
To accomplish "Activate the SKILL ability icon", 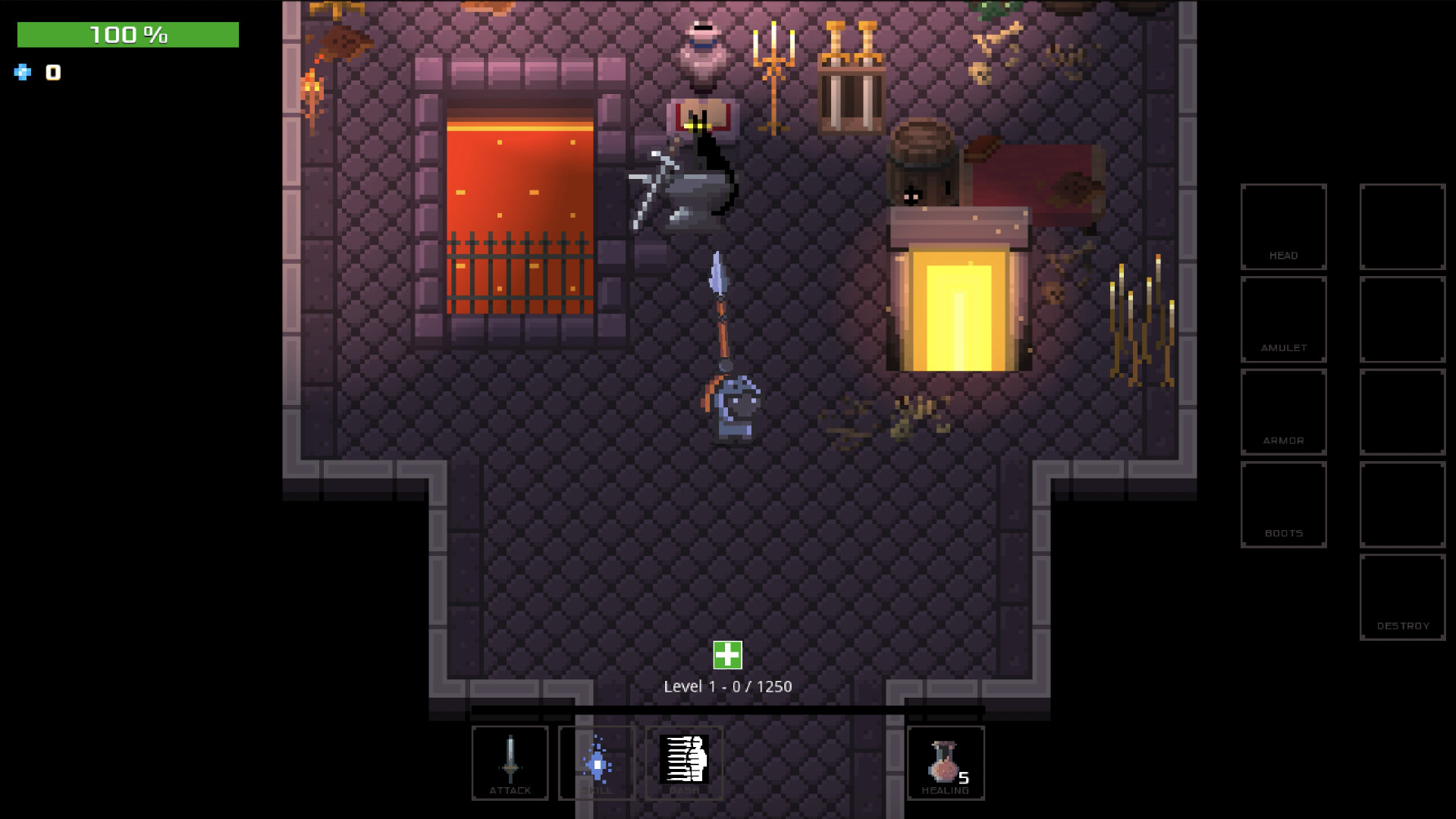I will tap(597, 762).
